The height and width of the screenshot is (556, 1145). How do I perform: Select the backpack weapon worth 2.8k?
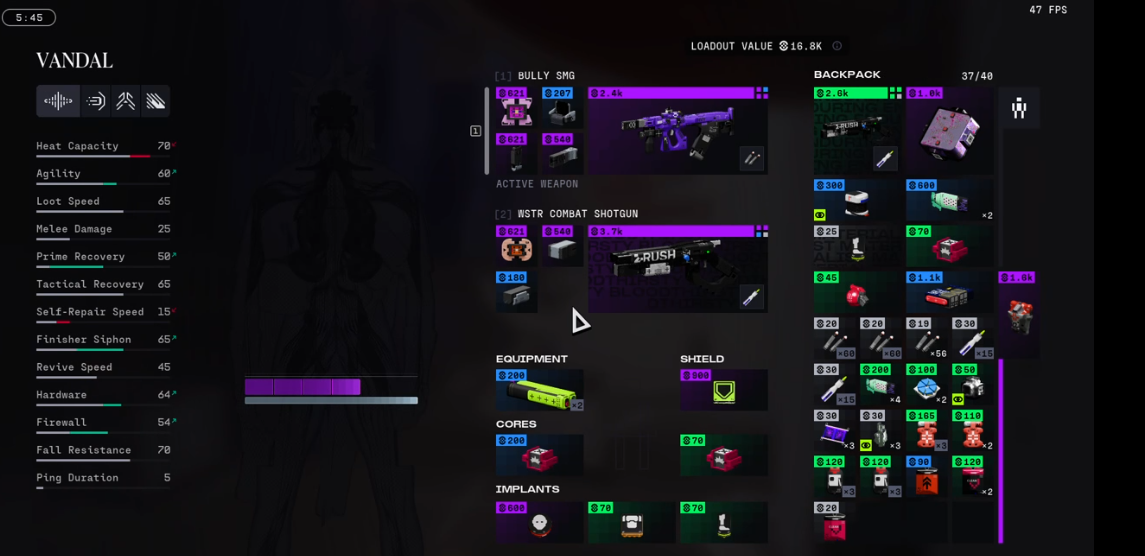[858, 131]
